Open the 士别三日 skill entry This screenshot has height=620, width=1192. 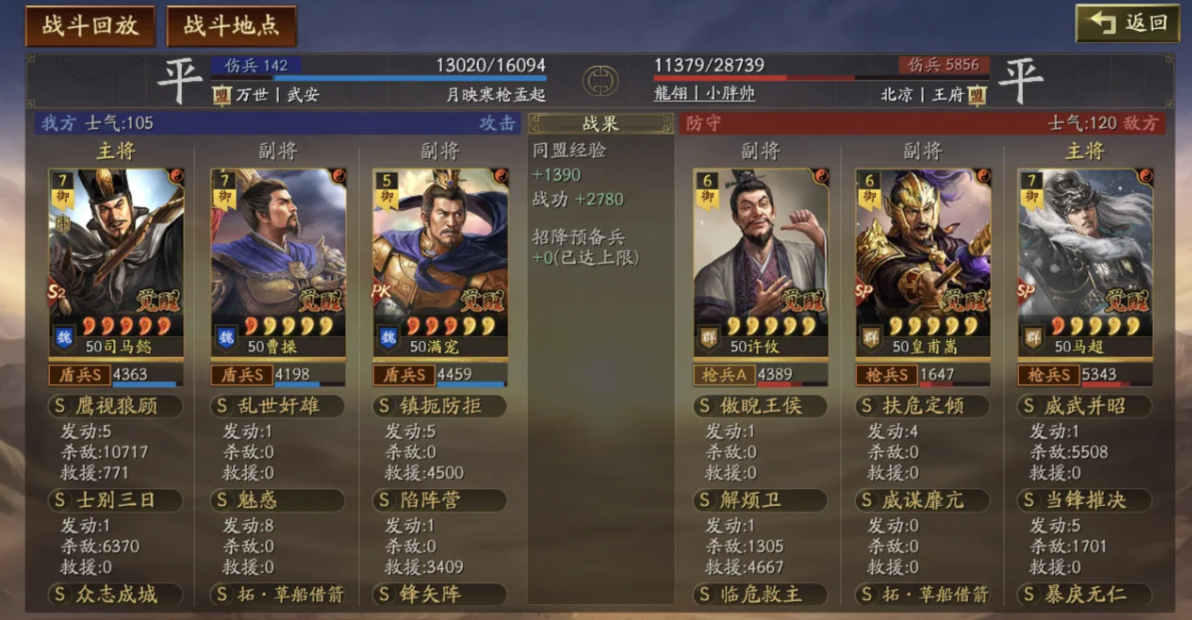[x=116, y=500]
